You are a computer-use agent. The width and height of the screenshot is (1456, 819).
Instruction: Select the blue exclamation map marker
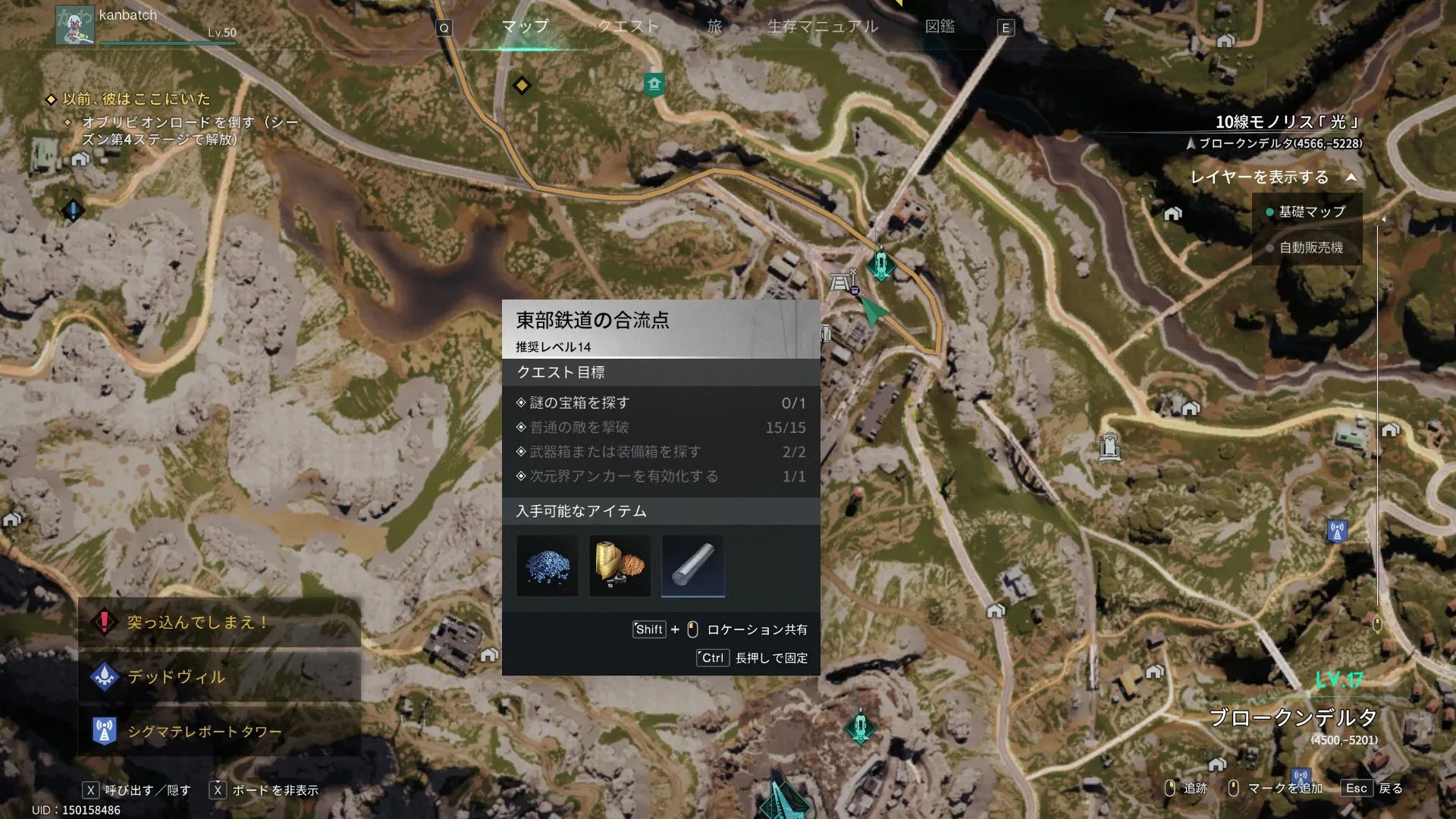(73, 210)
